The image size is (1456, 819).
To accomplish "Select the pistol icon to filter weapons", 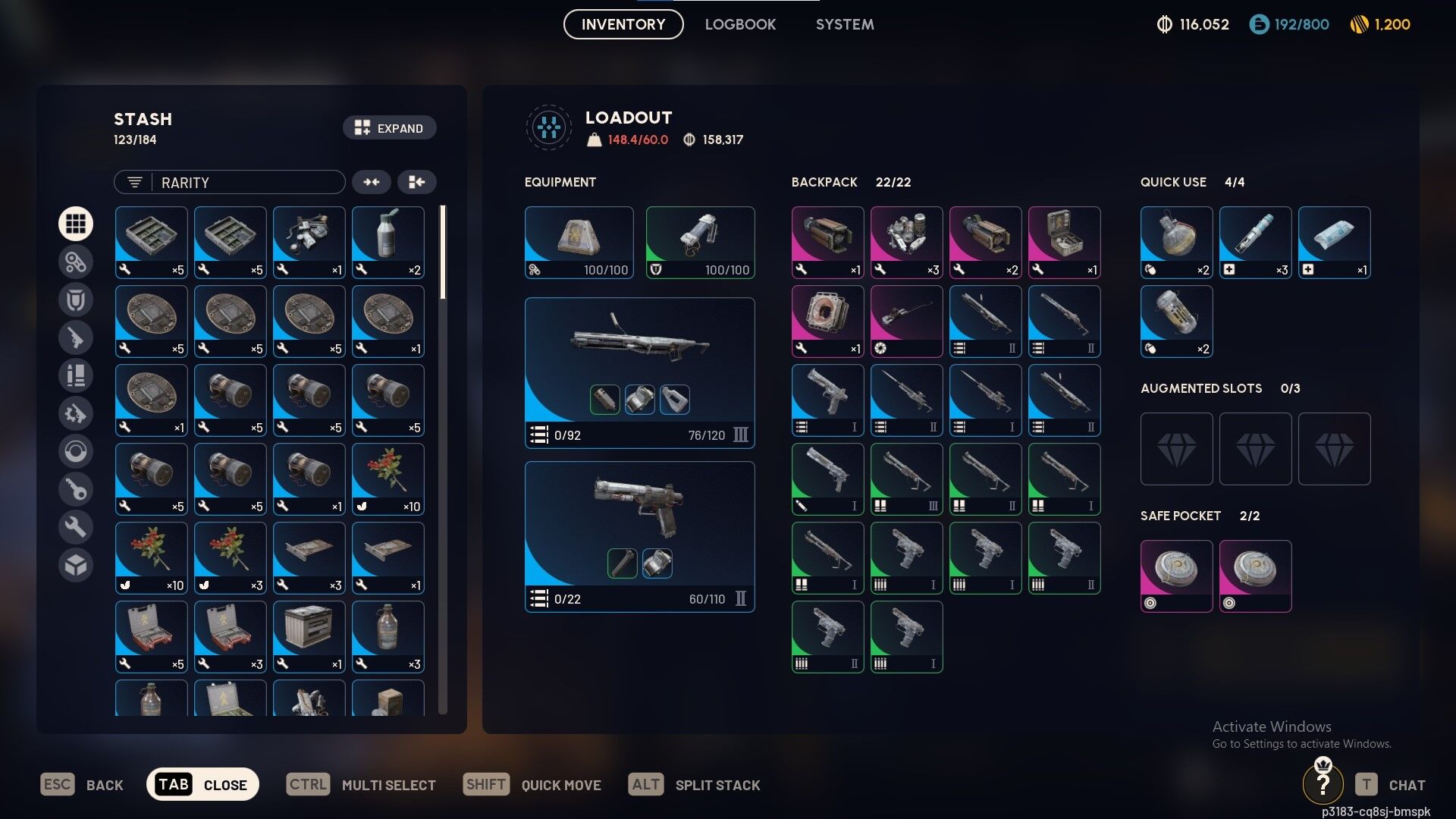I will [76, 337].
